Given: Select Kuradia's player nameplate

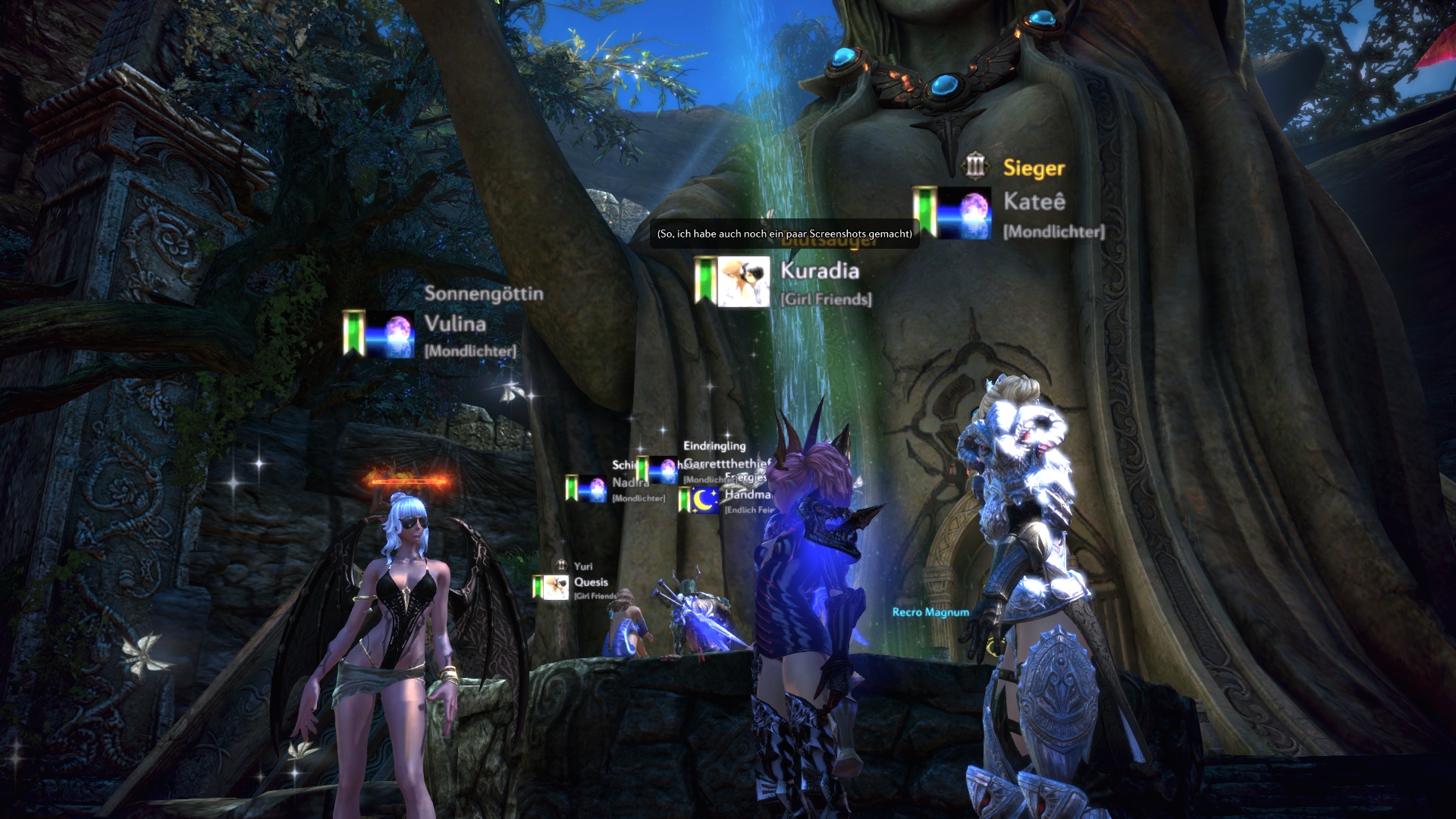Looking at the screenshot, I should 819,271.
